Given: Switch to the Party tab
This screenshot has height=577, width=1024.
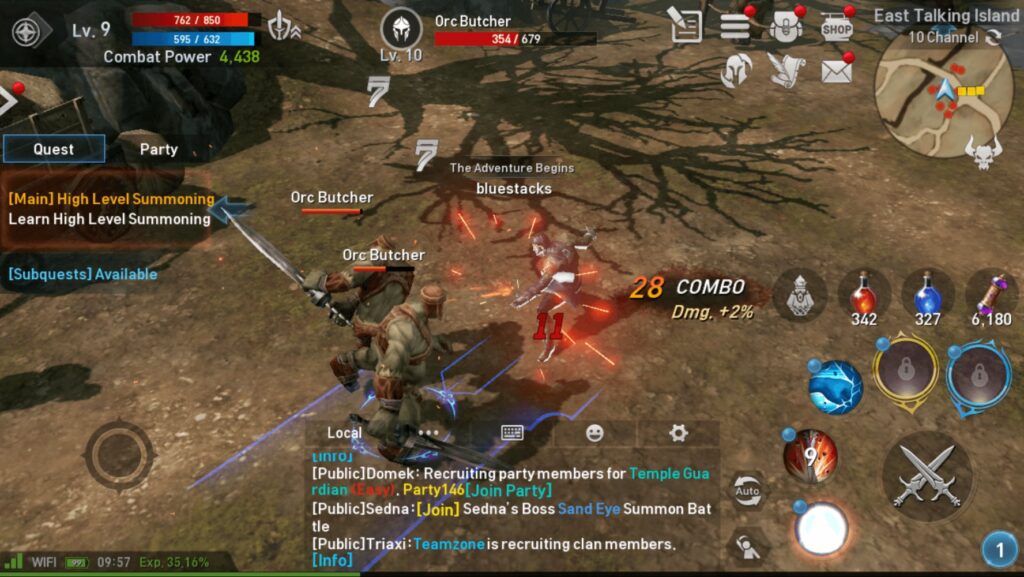Looking at the screenshot, I should click(158, 149).
